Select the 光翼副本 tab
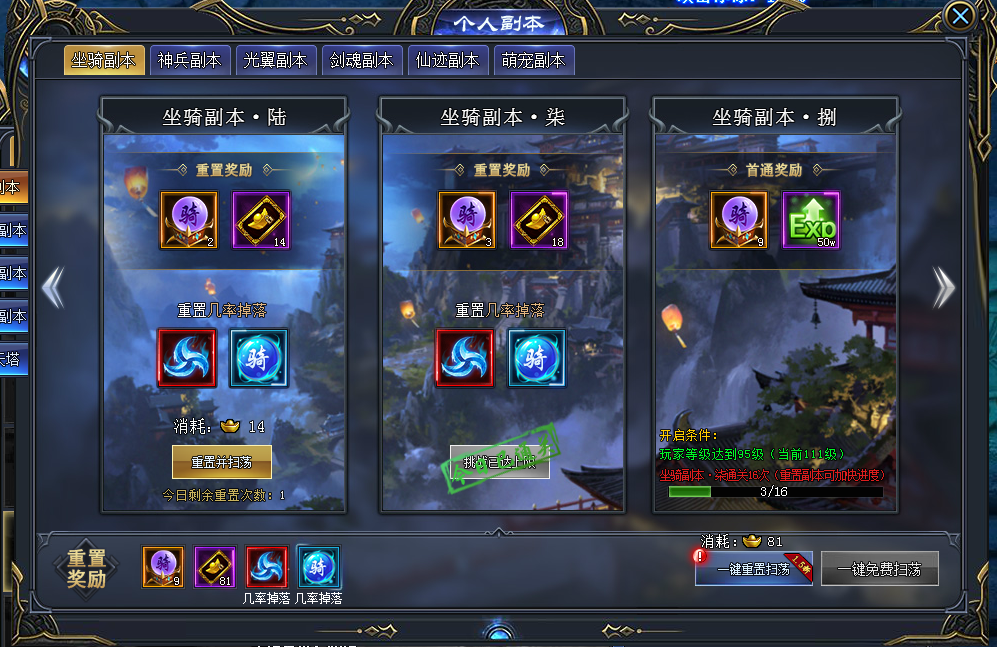Screen dimensions: 997x647 pyautogui.click(x=276, y=60)
